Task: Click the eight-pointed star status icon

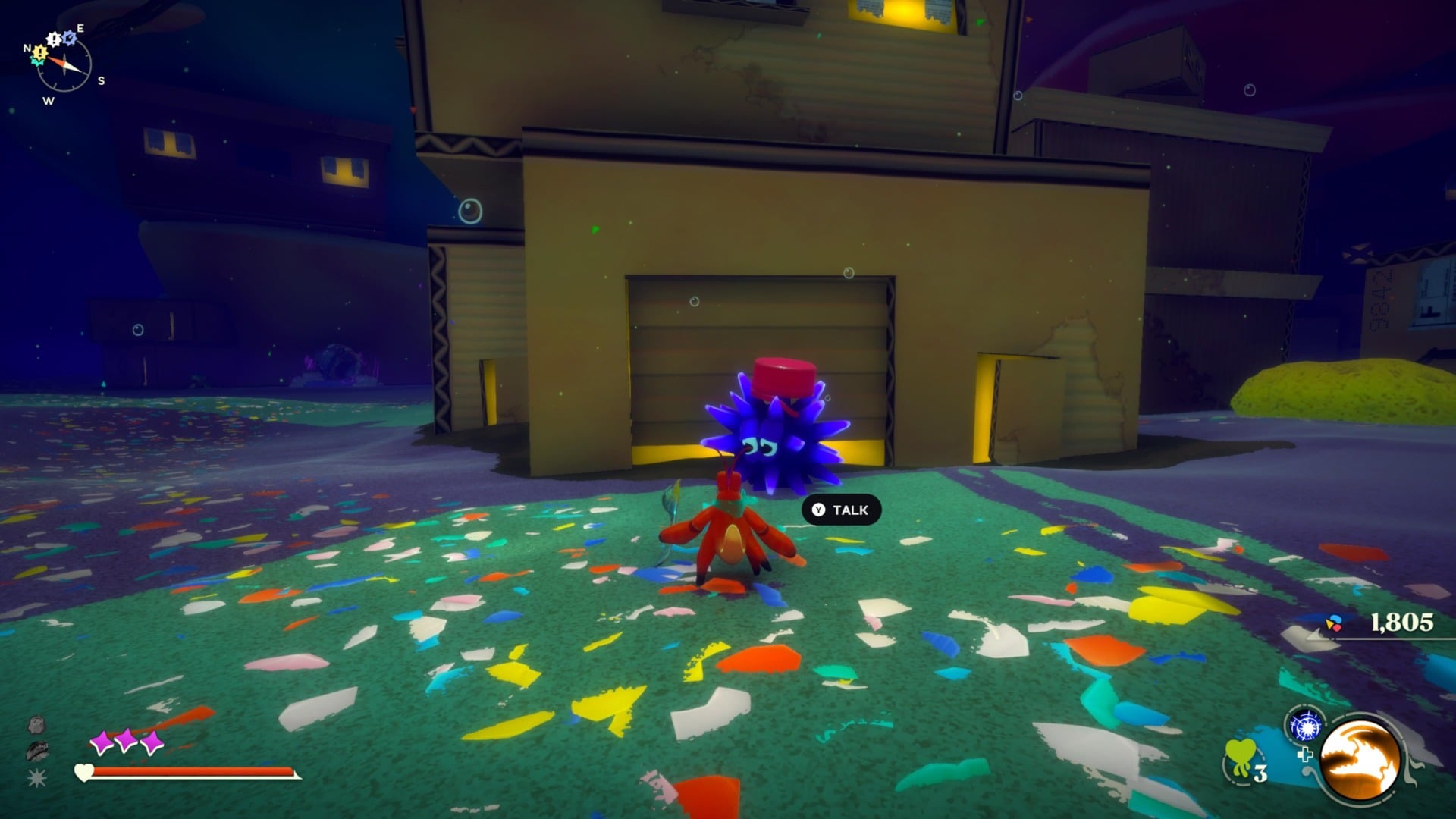Action: 36,778
